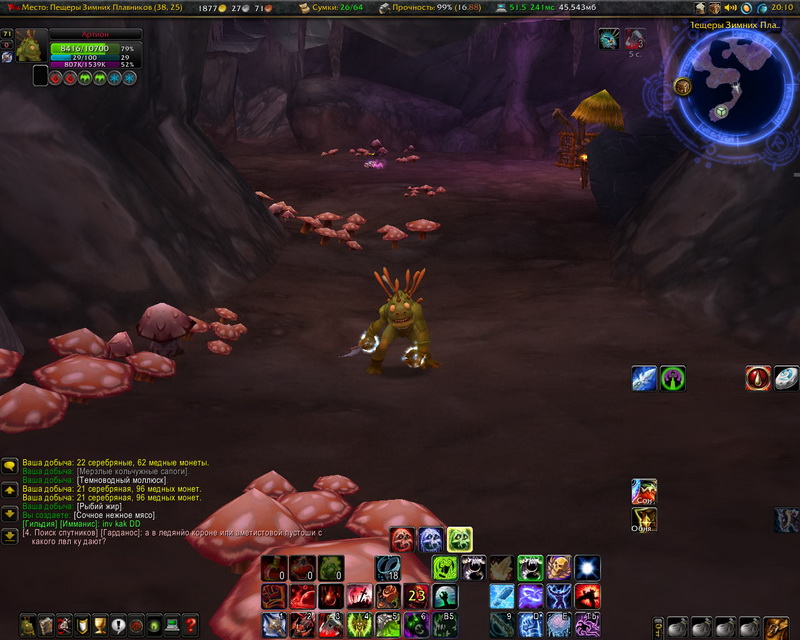
Task: Use the ability showing 23 cooldown
Action: (416, 597)
